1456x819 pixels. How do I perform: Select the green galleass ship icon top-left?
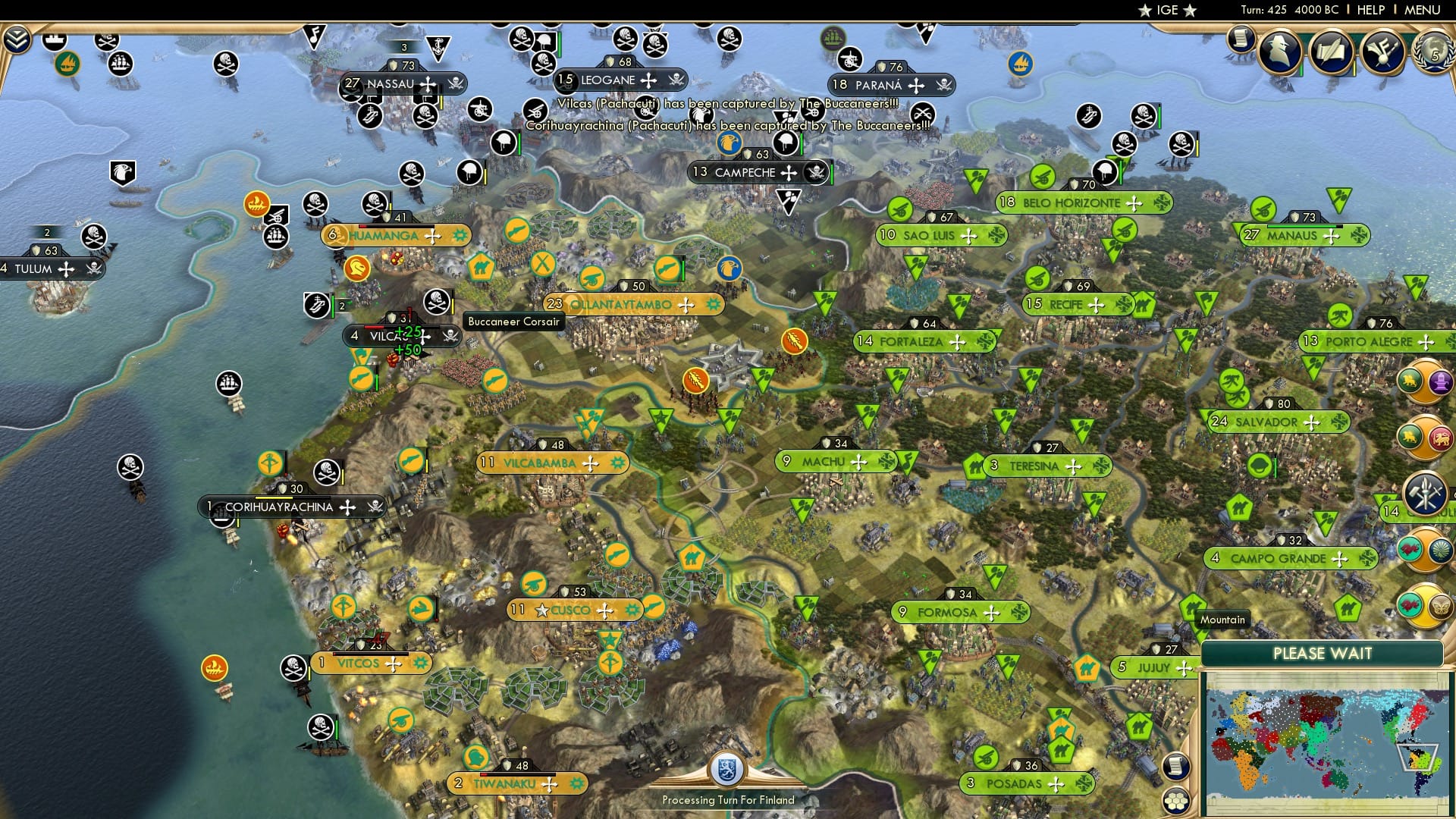[x=68, y=64]
